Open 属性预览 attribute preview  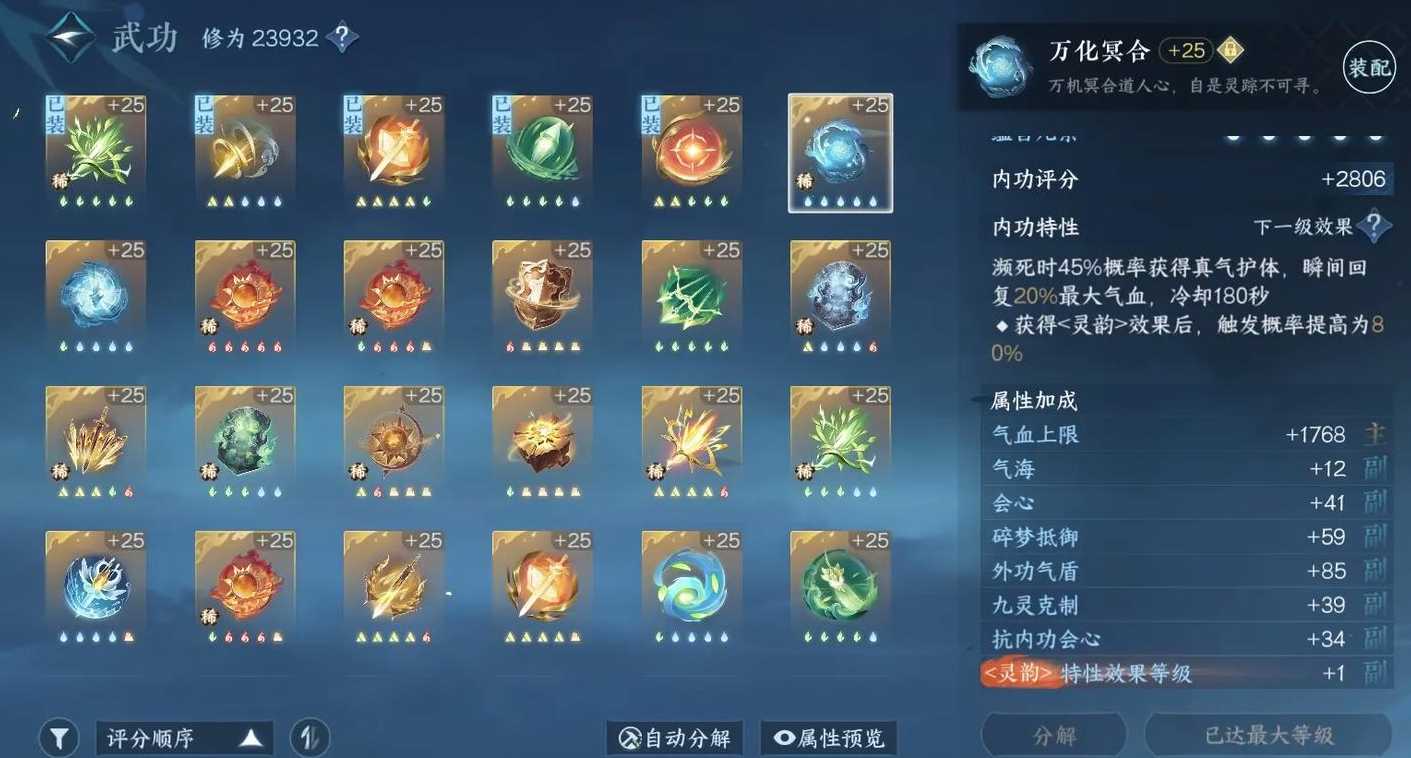coord(829,737)
